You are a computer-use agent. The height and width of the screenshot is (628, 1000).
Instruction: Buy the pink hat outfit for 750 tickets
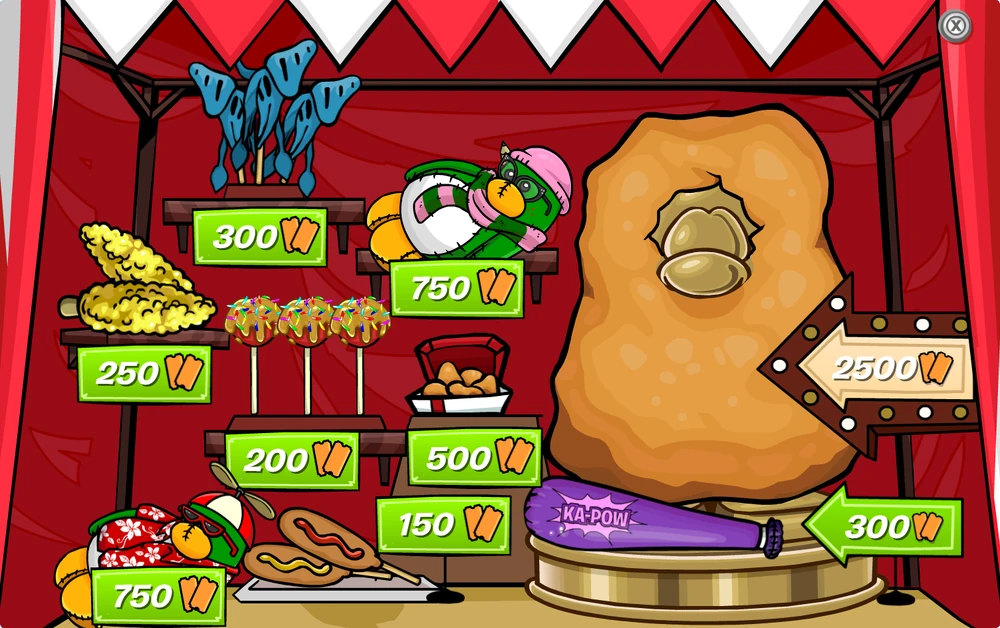(x=456, y=288)
